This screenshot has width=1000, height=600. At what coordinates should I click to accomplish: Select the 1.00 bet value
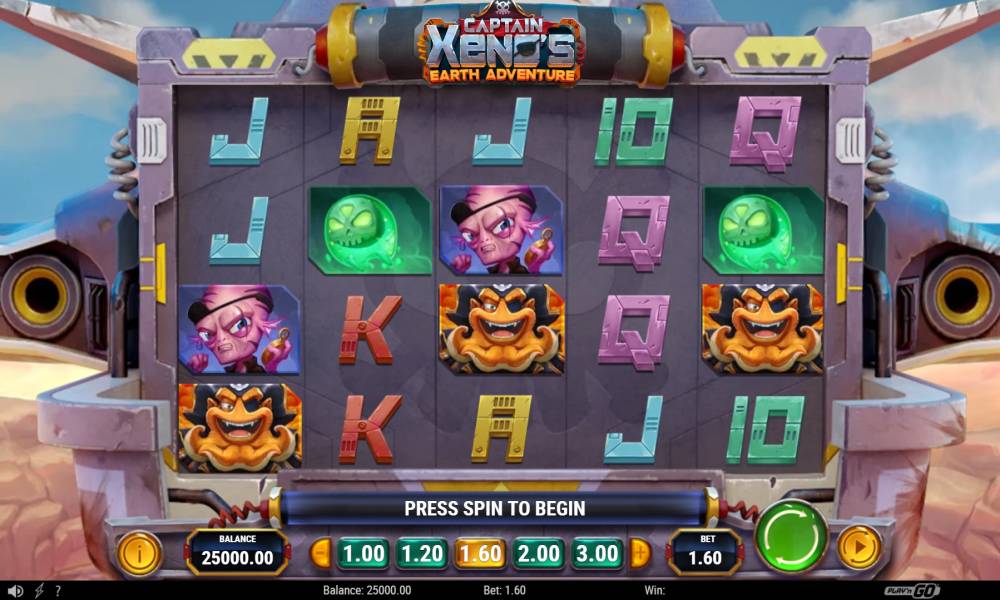pos(362,553)
